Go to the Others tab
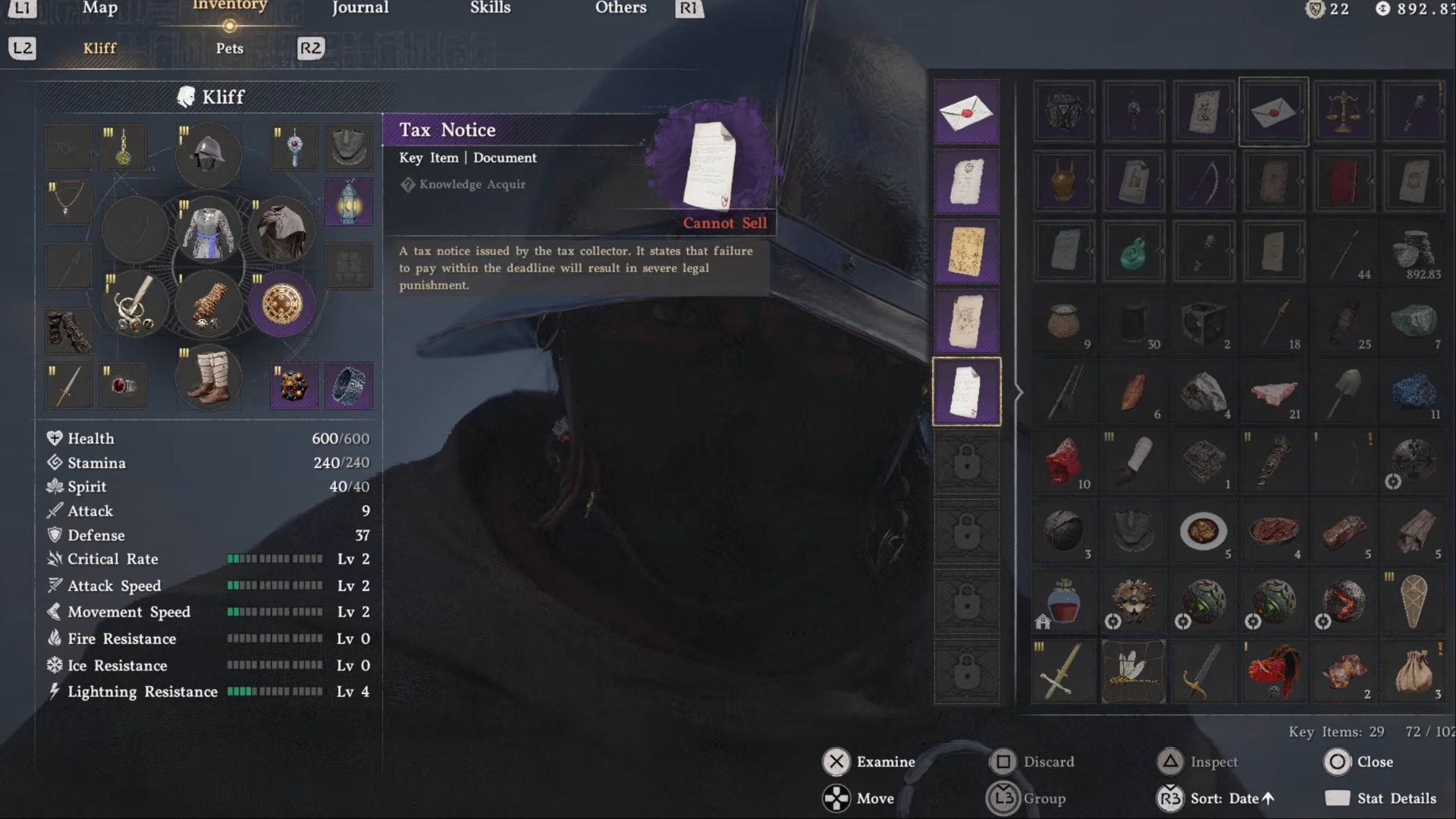 620,8
